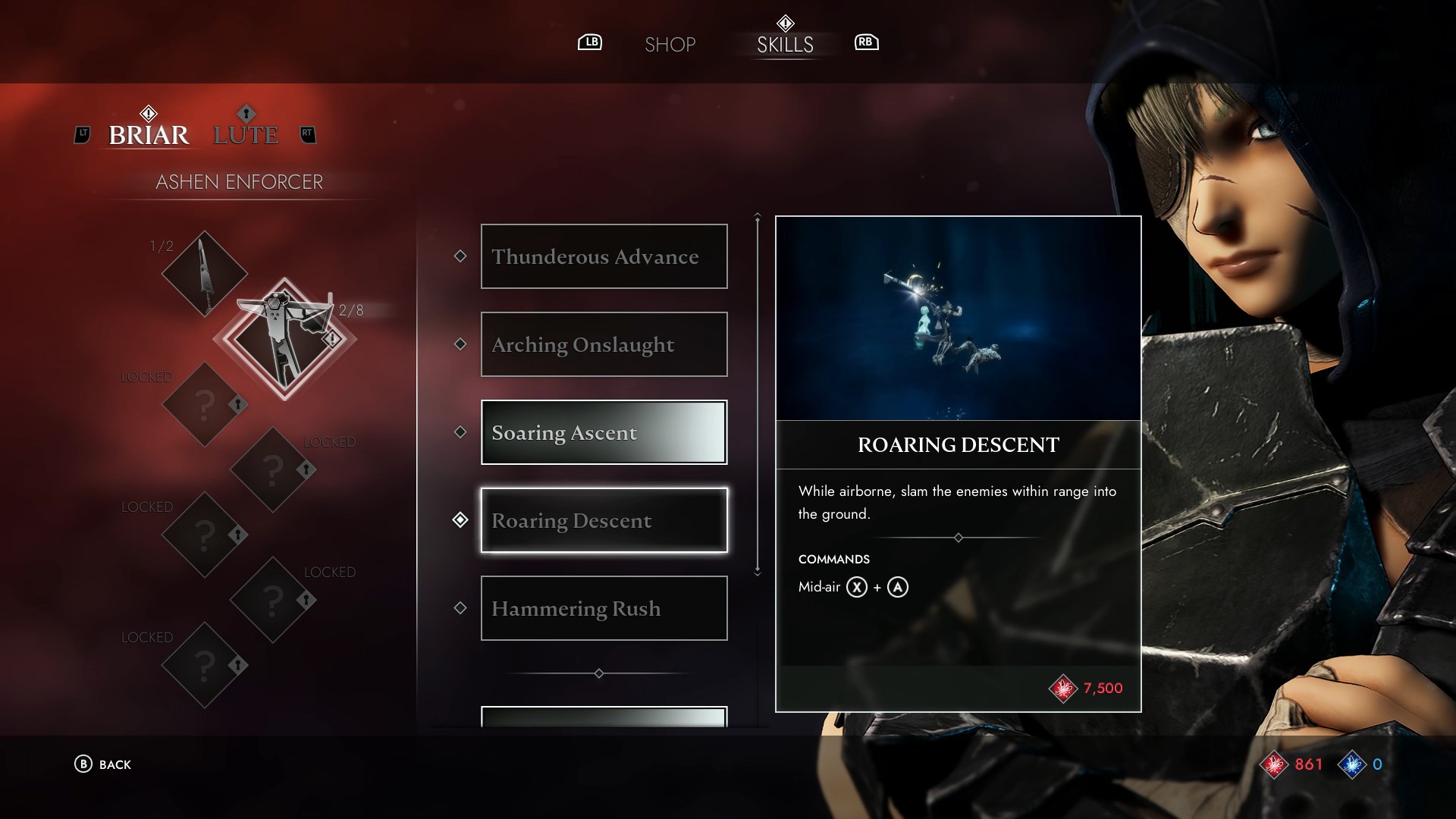The width and height of the screenshot is (1456, 819).
Task: Select the Ashen Enforcer gauntlet weapon node
Action: pos(284,338)
